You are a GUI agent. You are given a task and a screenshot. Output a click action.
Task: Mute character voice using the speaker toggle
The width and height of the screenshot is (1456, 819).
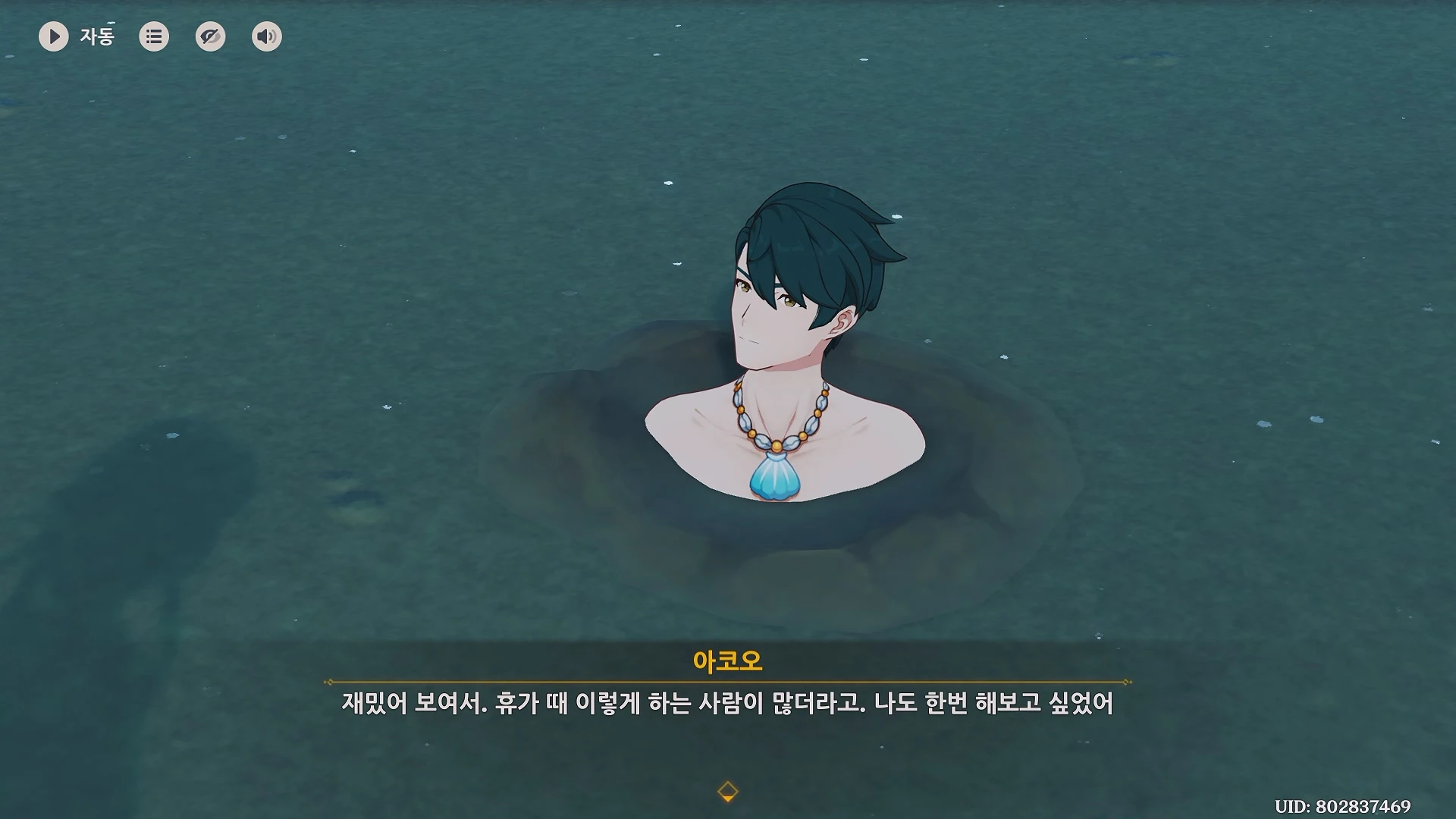[266, 36]
